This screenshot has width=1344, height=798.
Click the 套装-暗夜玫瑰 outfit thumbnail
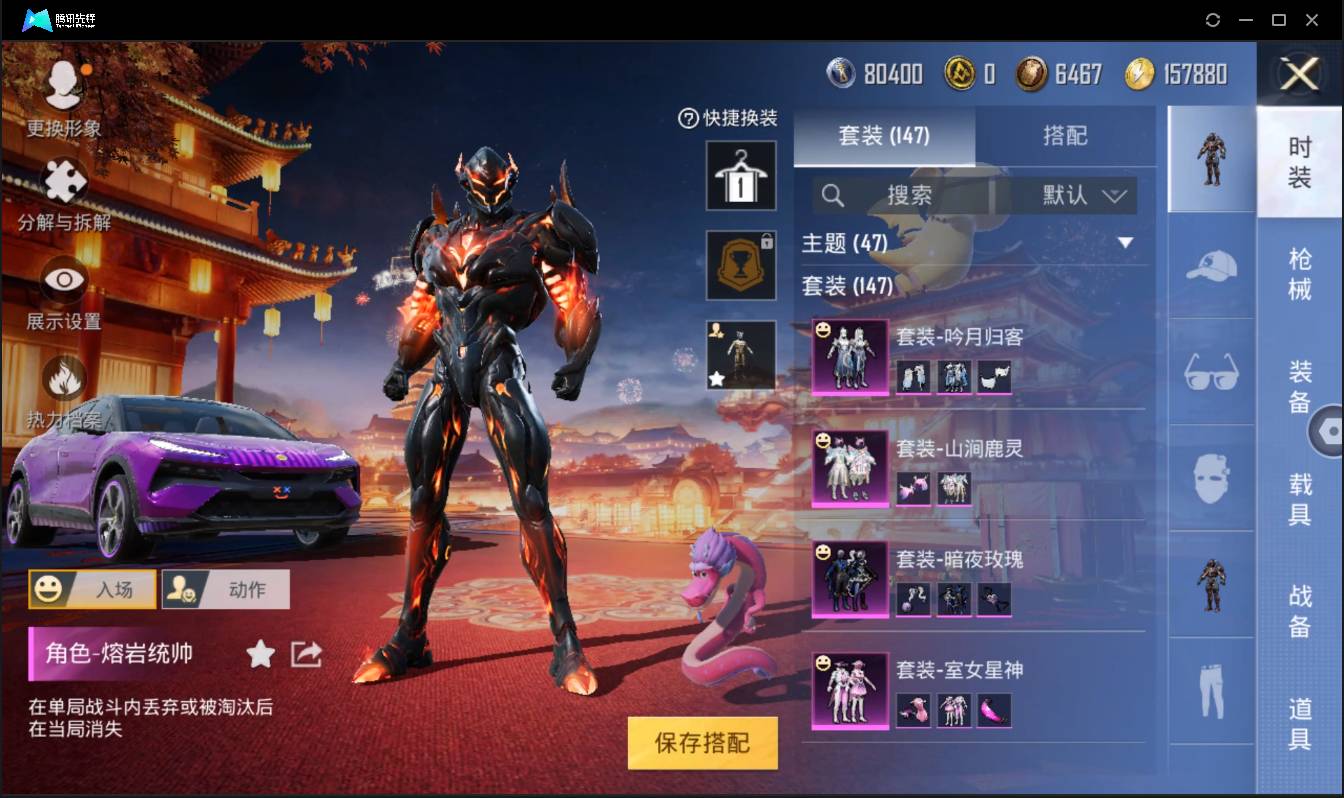(848, 580)
